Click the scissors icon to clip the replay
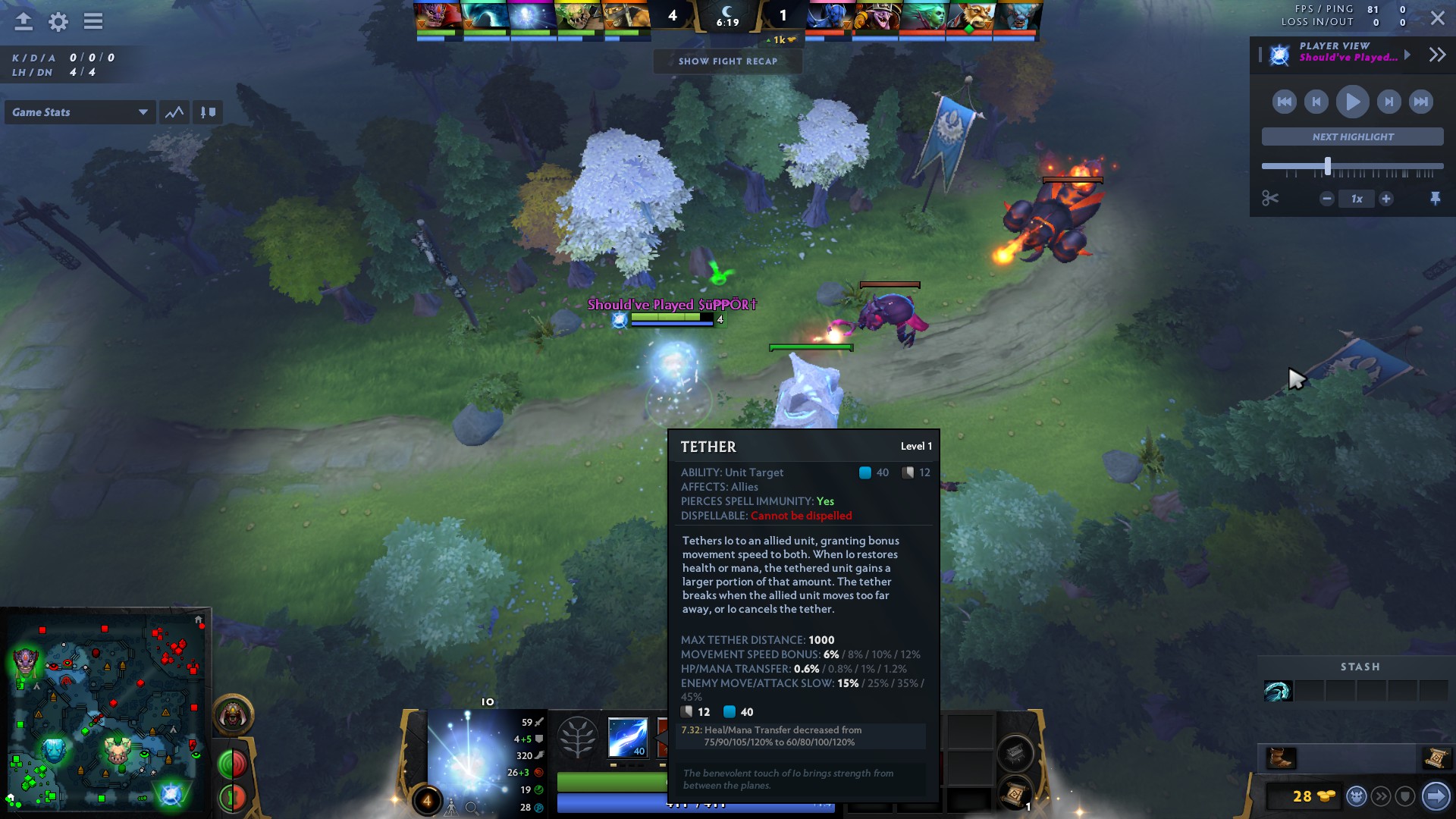 coord(1271,198)
